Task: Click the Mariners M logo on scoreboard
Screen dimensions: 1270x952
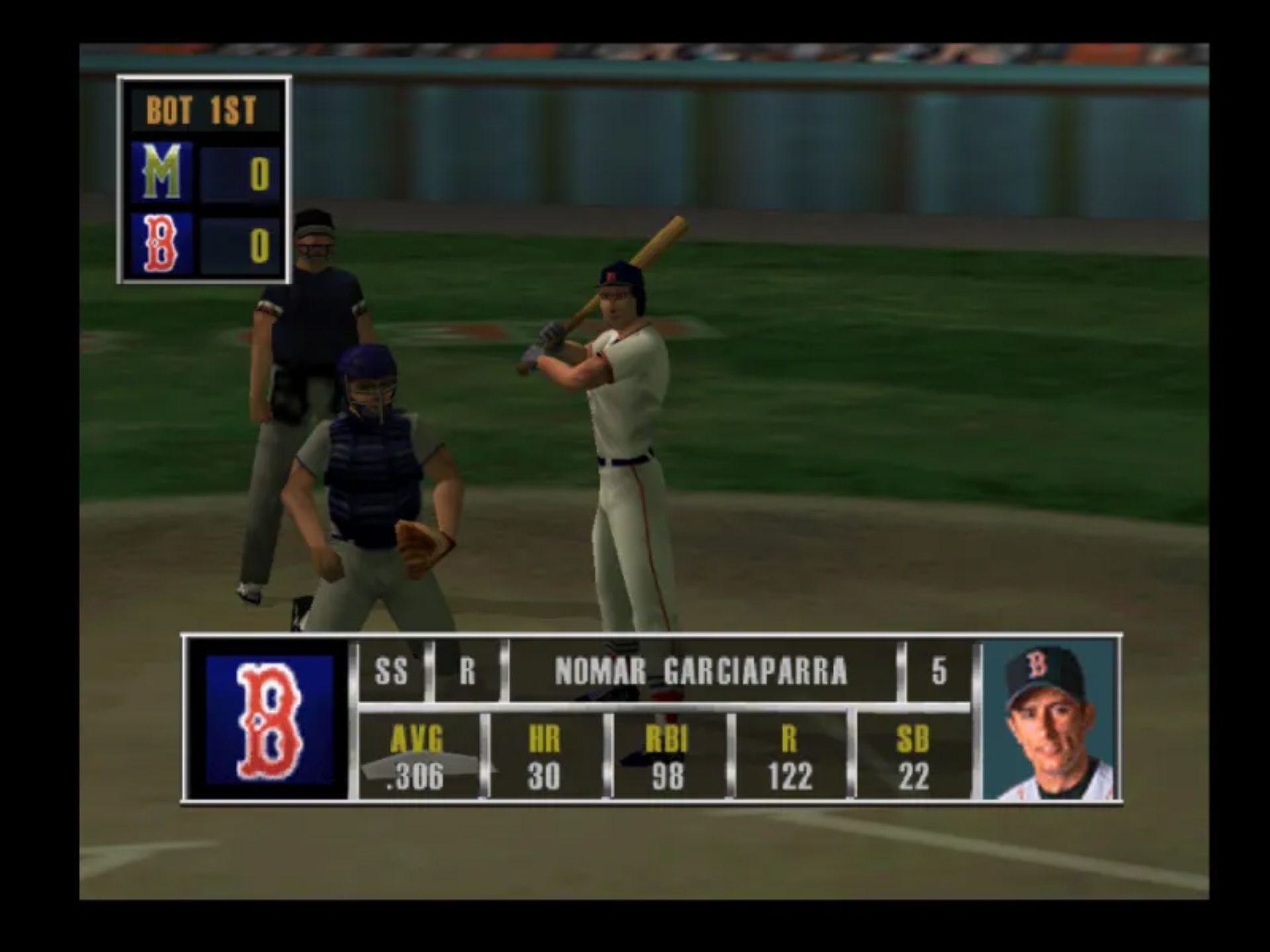Action: [162, 173]
